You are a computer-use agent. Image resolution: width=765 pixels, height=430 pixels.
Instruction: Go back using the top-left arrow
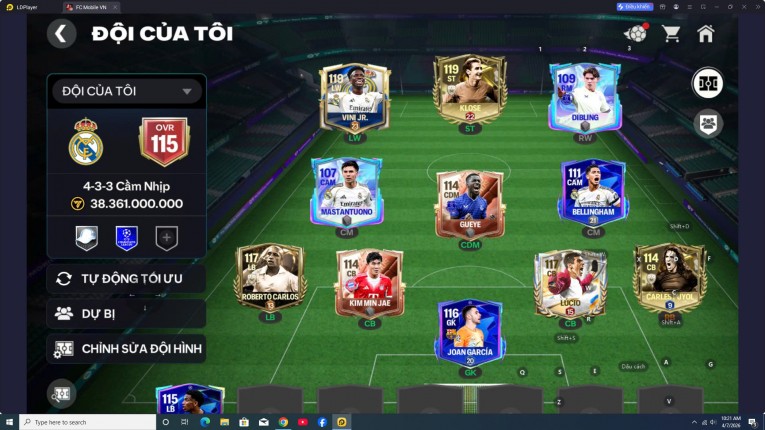(61, 33)
